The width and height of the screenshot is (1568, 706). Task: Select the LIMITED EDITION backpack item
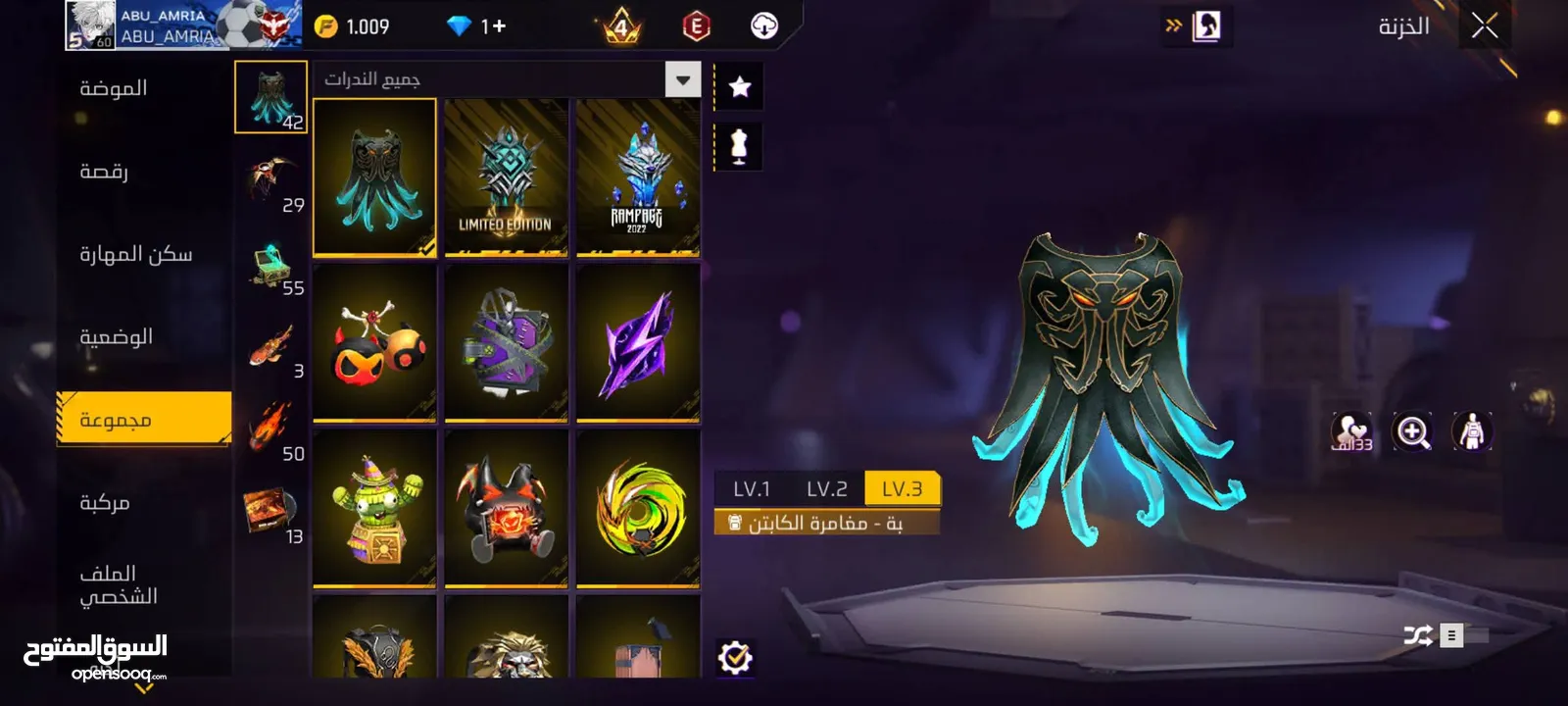click(x=506, y=177)
